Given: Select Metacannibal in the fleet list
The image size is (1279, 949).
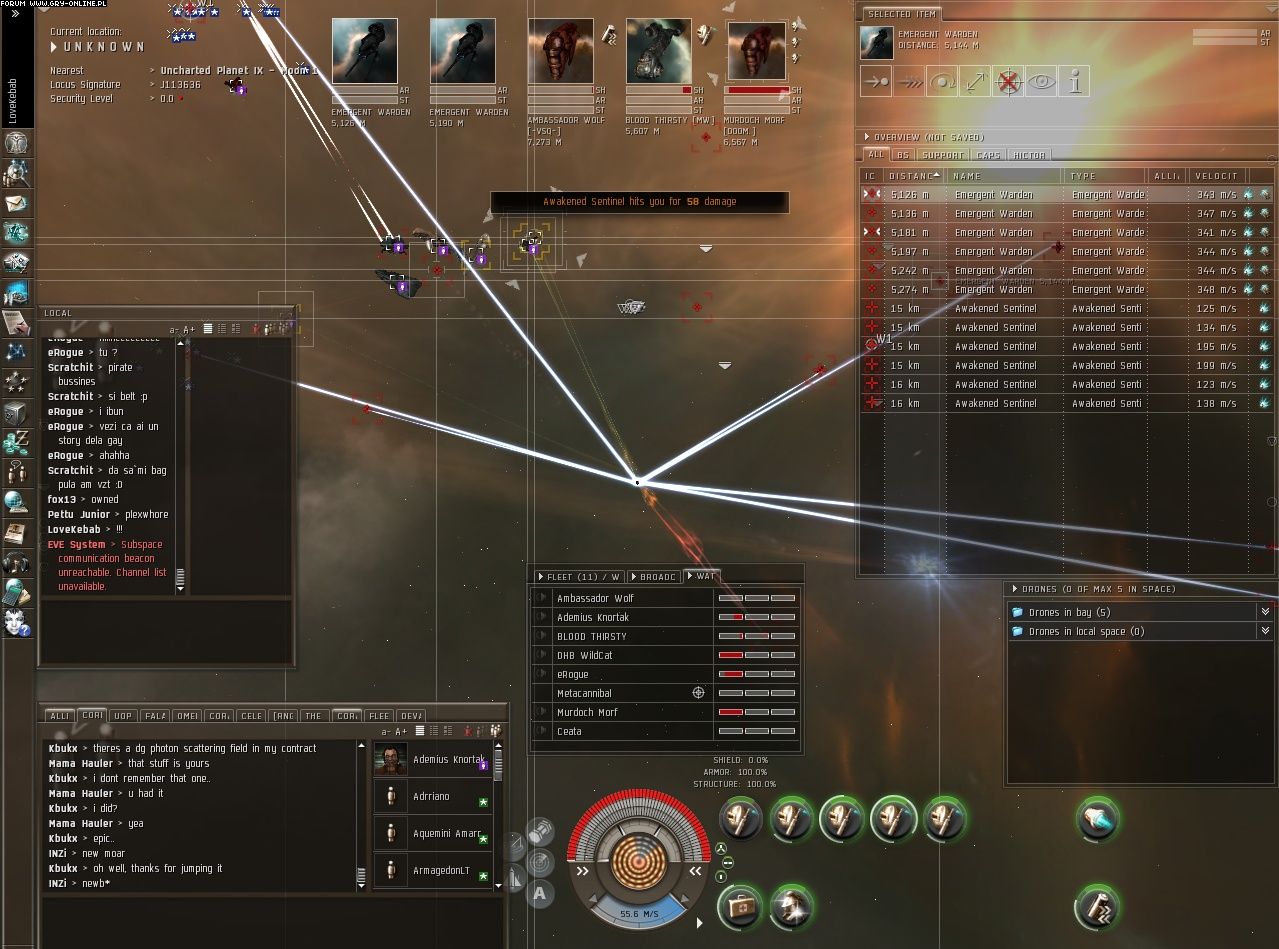Looking at the screenshot, I should pyautogui.click(x=584, y=693).
